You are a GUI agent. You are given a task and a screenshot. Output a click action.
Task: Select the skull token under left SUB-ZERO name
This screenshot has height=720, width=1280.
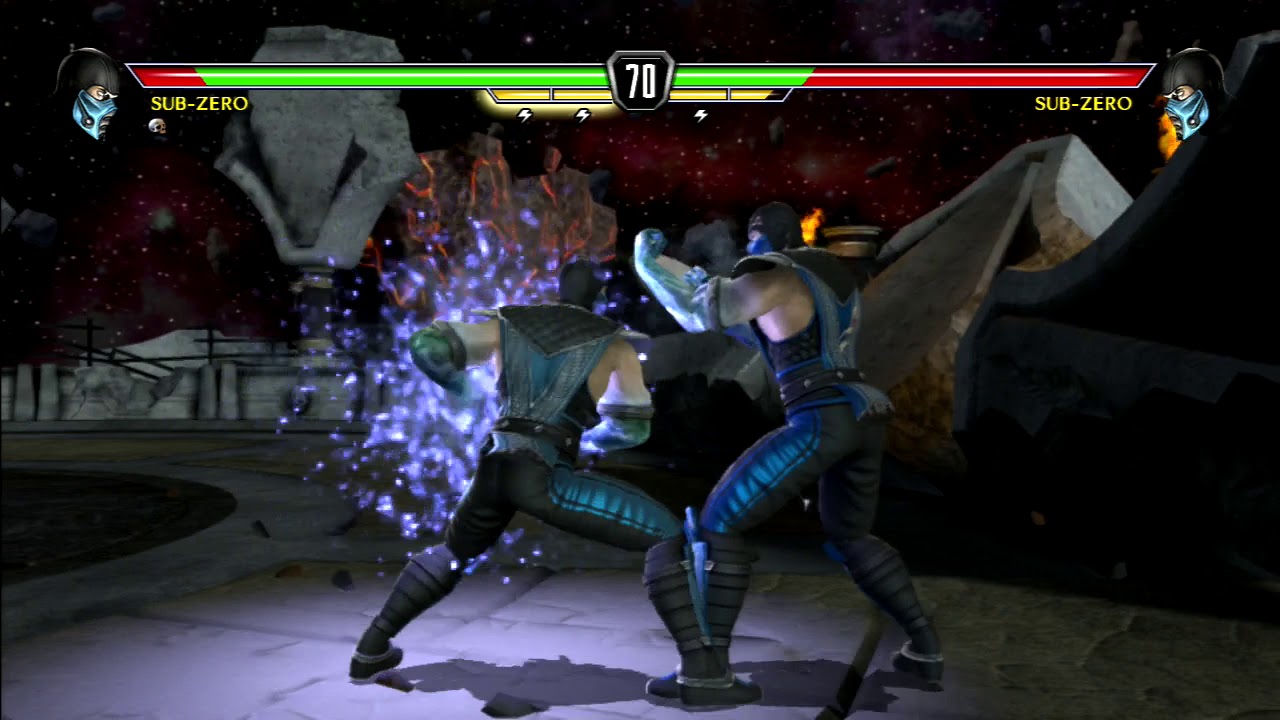coord(158,127)
